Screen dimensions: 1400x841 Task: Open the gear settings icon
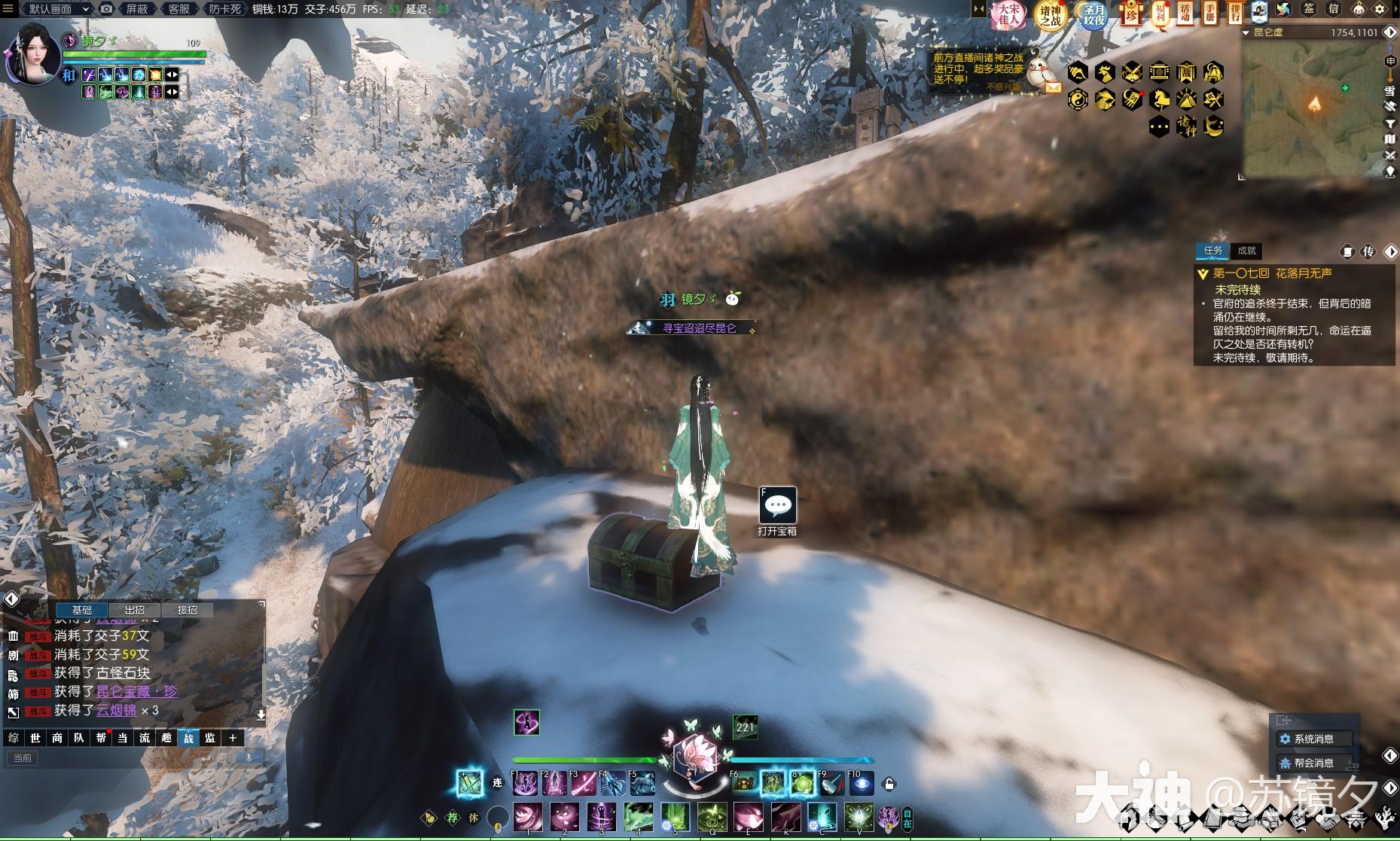click(1380, 10)
